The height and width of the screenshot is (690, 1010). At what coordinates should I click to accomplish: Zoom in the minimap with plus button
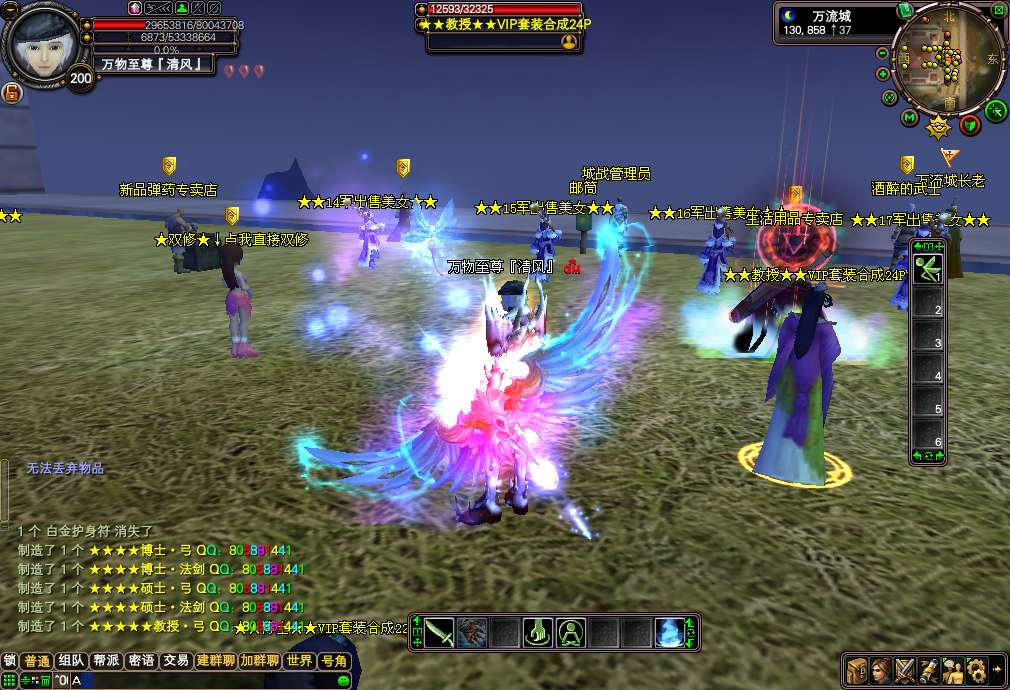click(883, 74)
